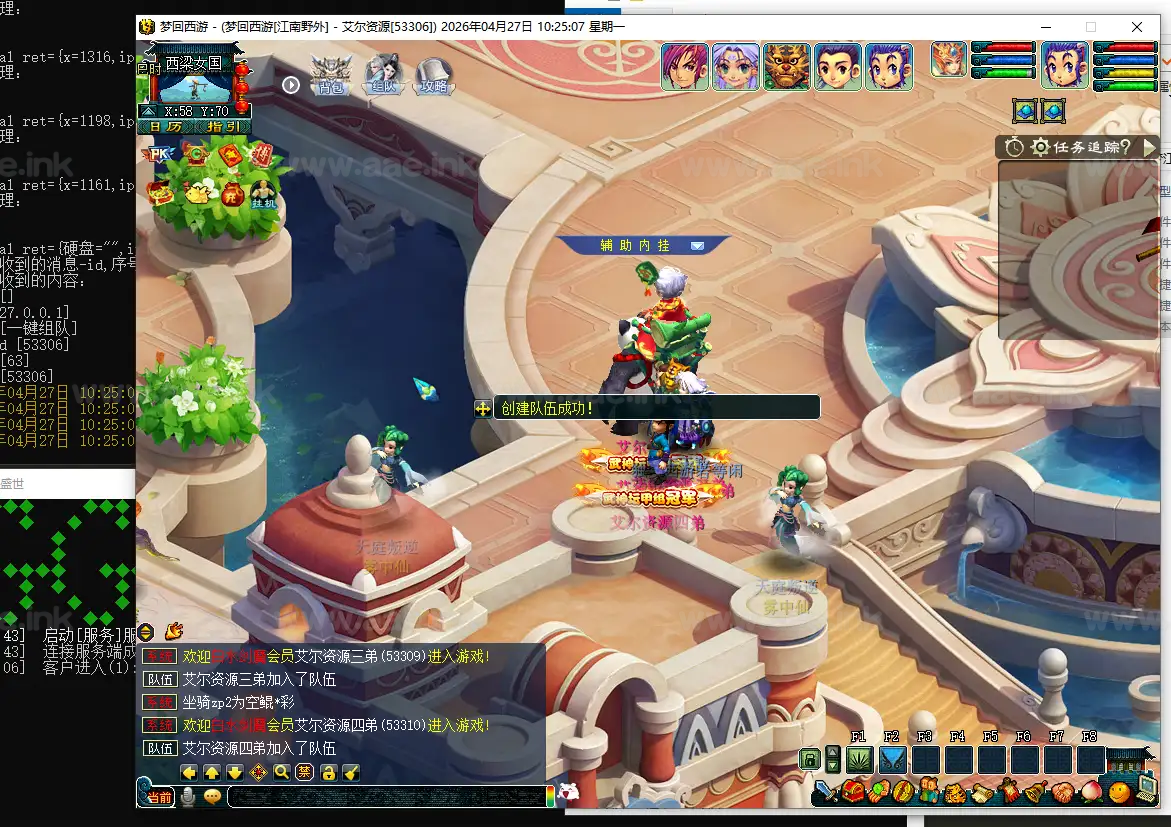Screen dimensions: 1171x827
Task: Use the F2 blue wings skill slot
Action: 892,760
